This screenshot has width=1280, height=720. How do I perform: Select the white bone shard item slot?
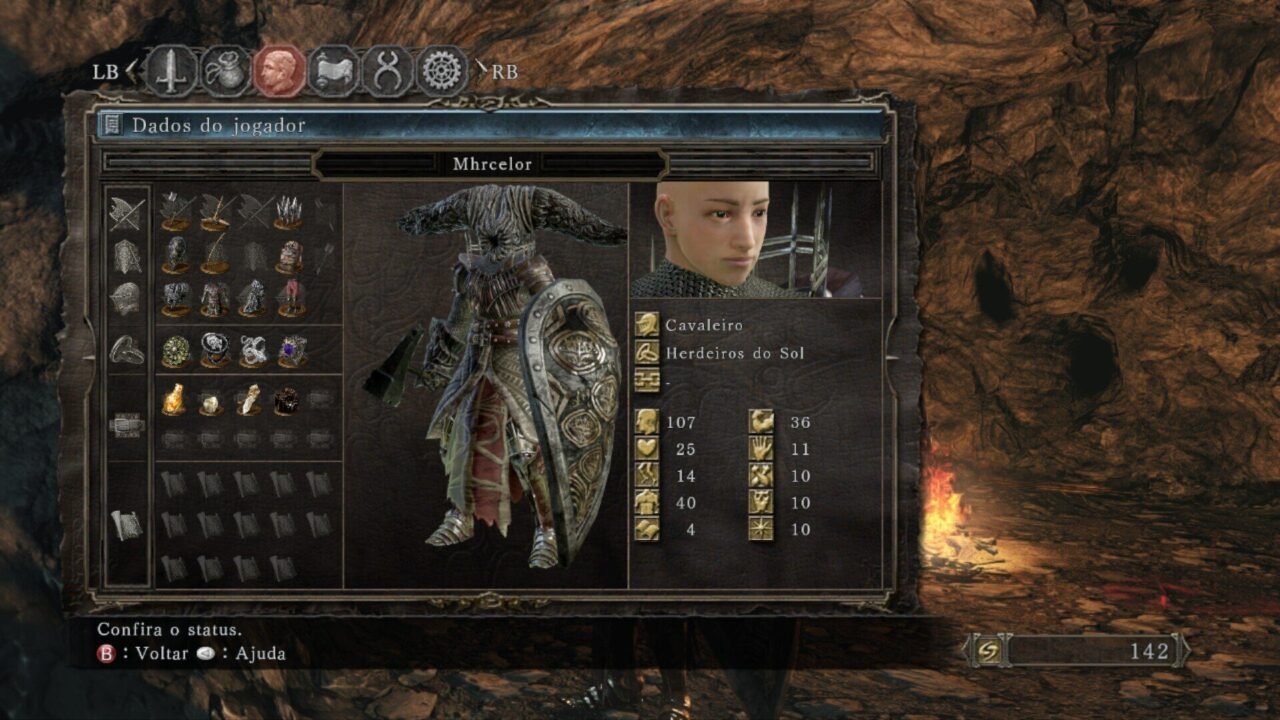pyautogui.click(x=250, y=400)
